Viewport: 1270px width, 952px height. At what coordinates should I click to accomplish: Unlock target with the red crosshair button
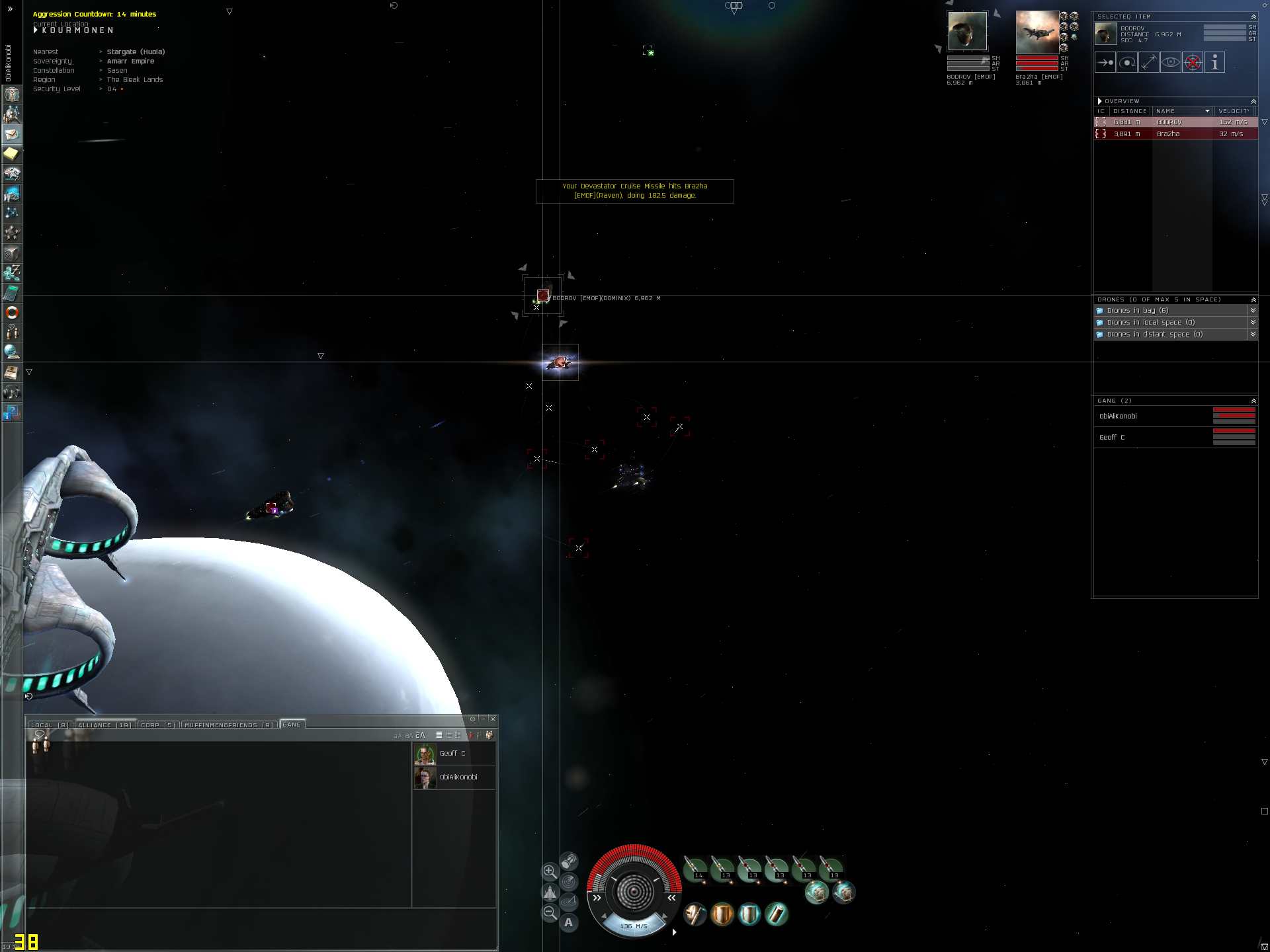coord(1193,63)
